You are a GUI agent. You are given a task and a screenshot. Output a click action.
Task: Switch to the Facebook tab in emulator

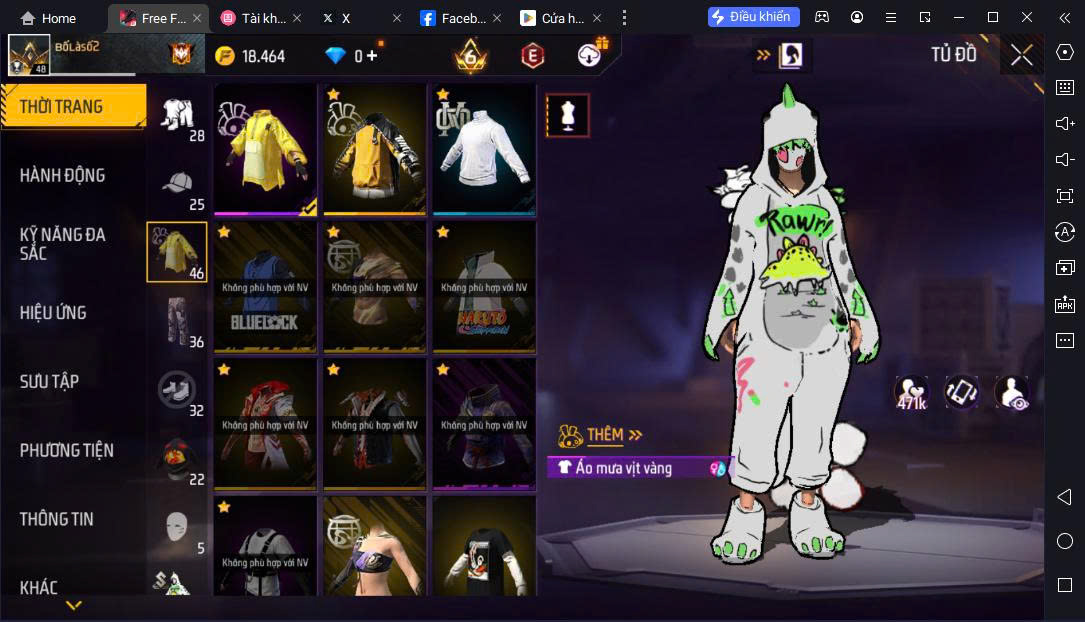(x=455, y=18)
